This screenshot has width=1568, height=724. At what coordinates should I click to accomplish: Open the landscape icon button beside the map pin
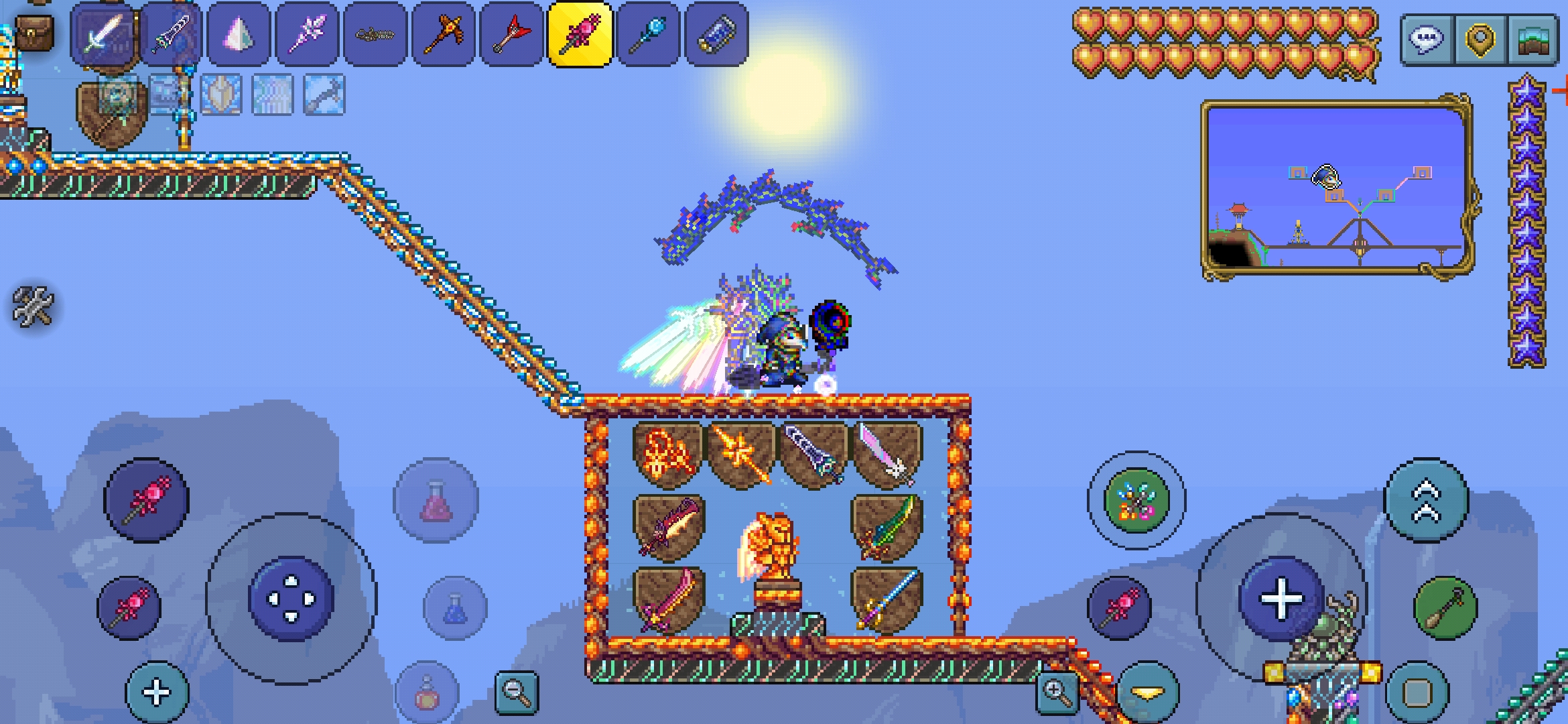pyautogui.click(x=1532, y=39)
